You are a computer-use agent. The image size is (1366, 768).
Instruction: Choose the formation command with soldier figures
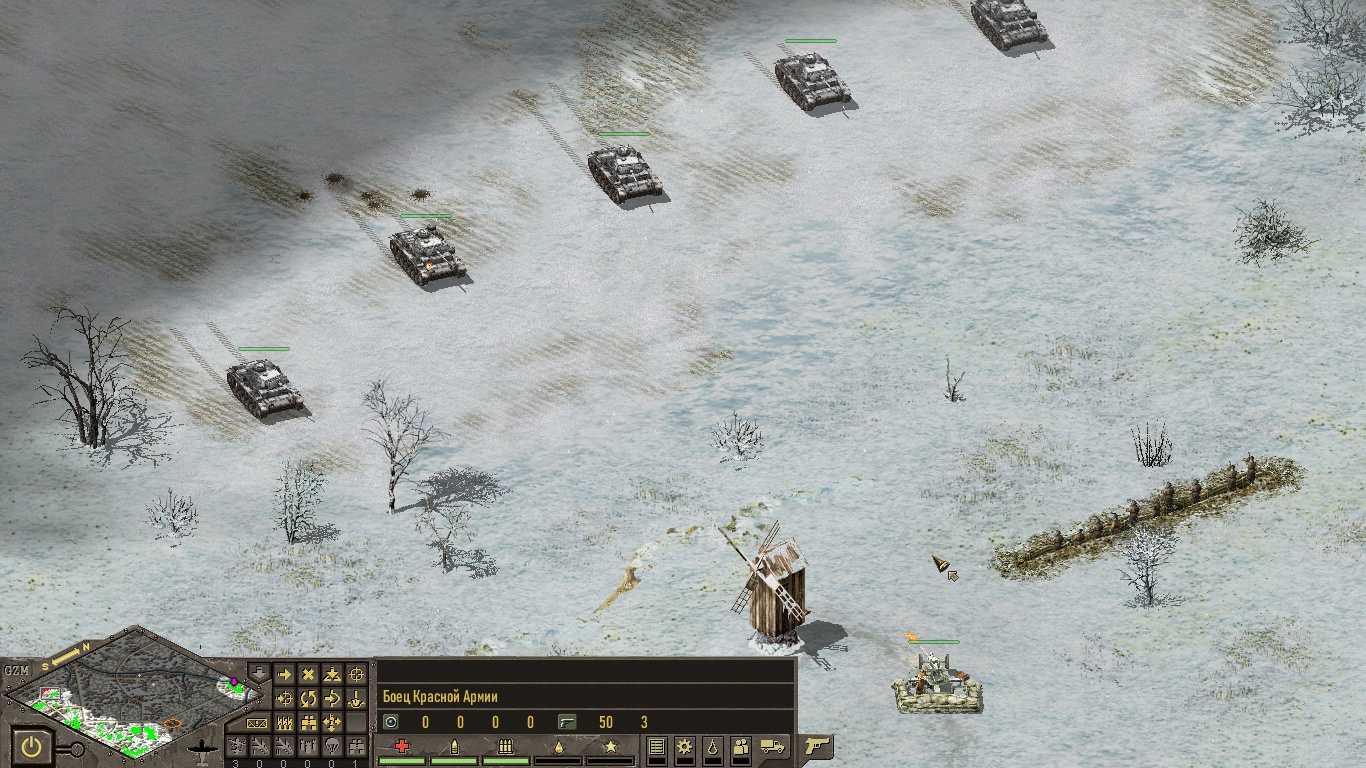click(x=285, y=722)
